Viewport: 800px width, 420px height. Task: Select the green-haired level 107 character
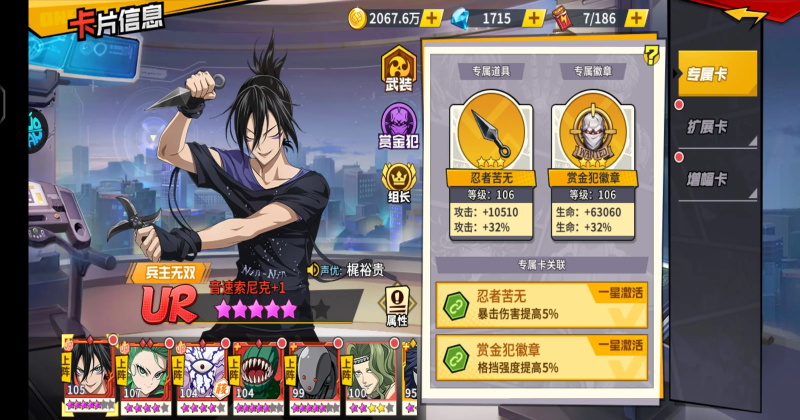coord(147,375)
